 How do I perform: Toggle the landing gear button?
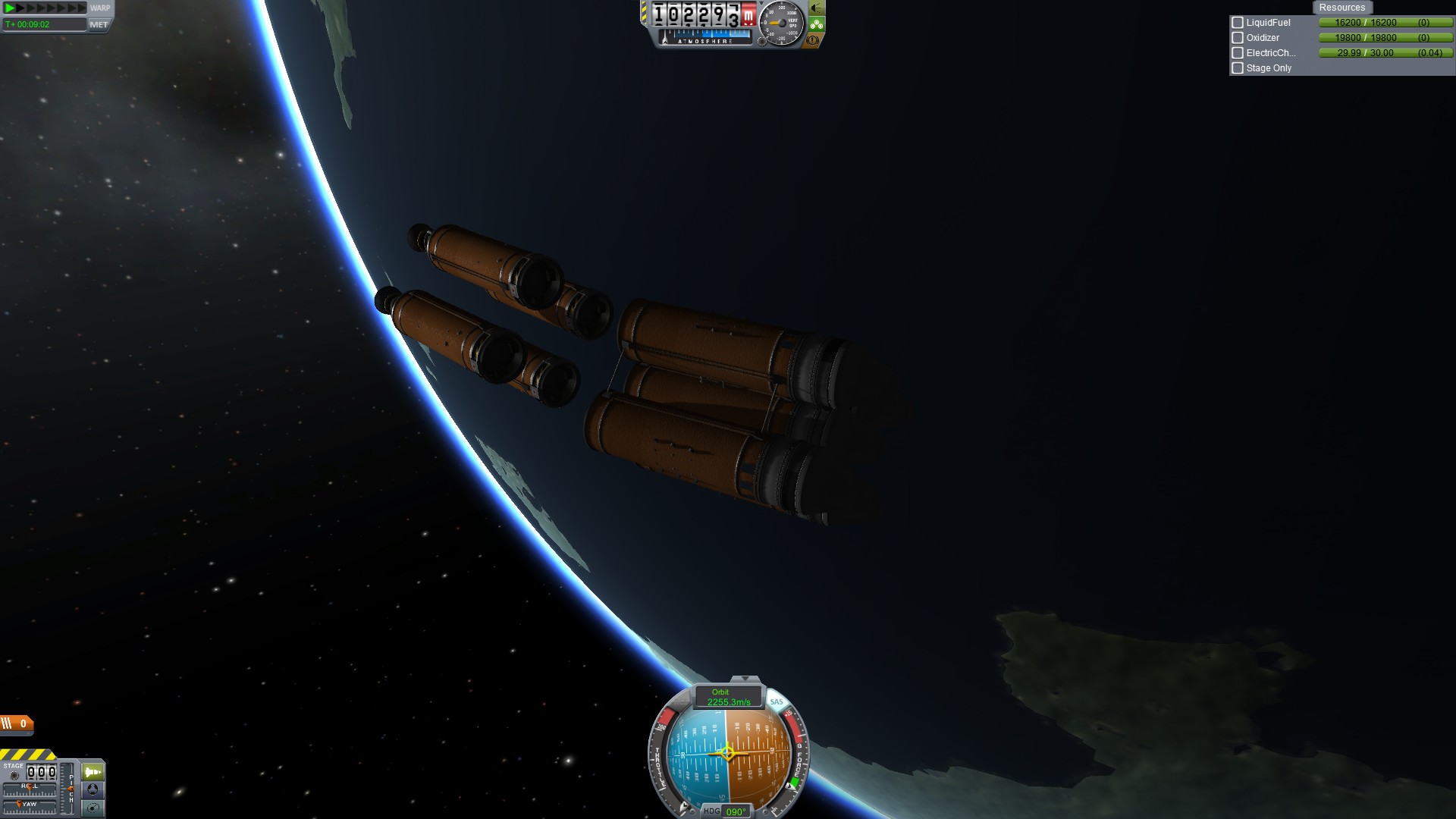(x=817, y=24)
